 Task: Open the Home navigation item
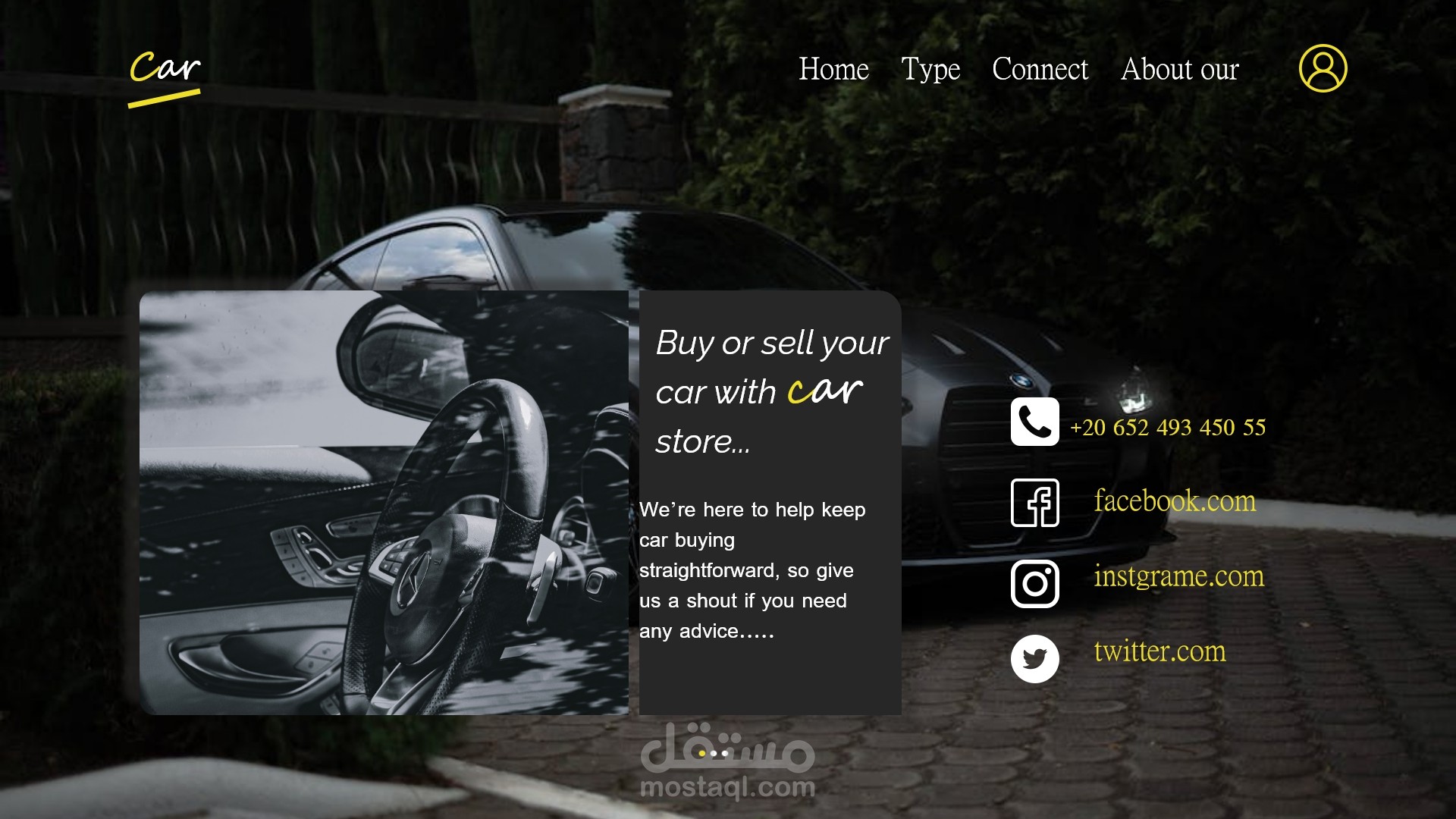[x=833, y=70]
